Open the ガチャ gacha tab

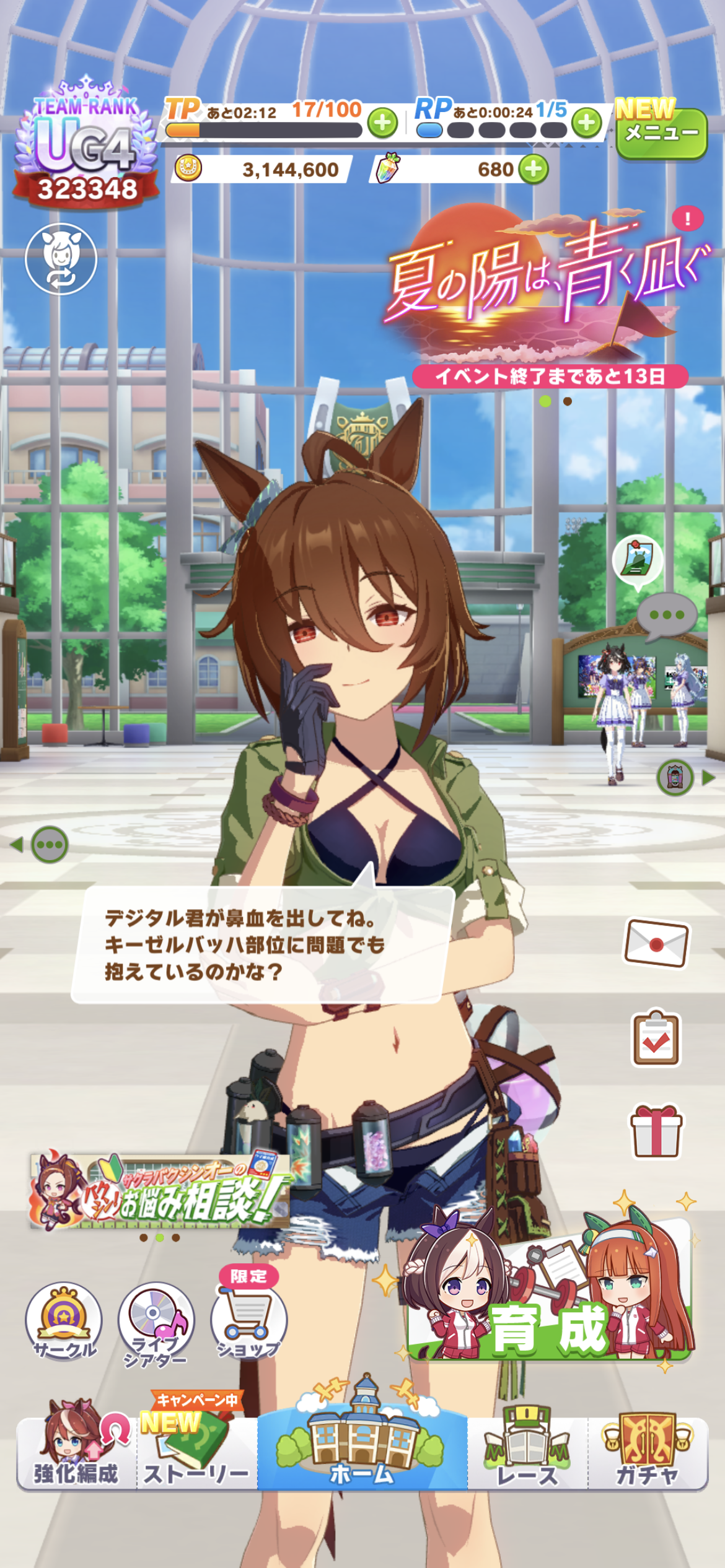pyautogui.click(x=648, y=1453)
